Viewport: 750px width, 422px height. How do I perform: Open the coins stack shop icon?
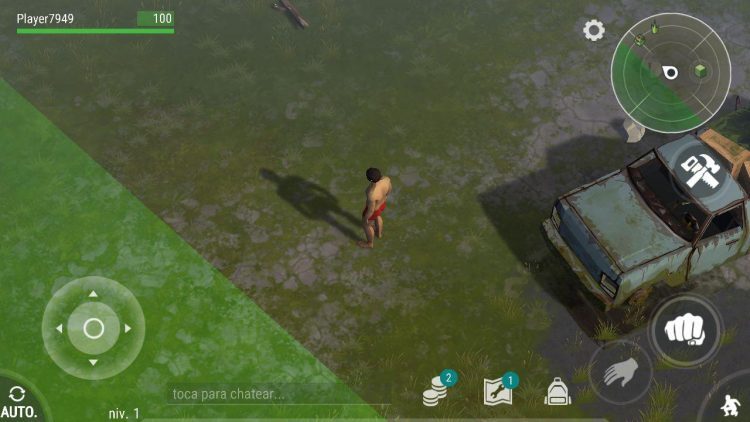click(x=436, y=391)
